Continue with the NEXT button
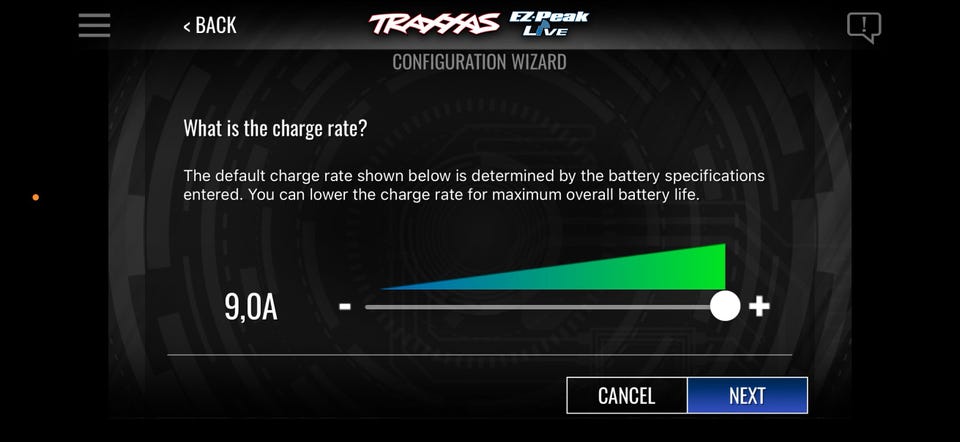Image resolution: width=960 pixels, height=442 pixels. (x=747, y=395)
